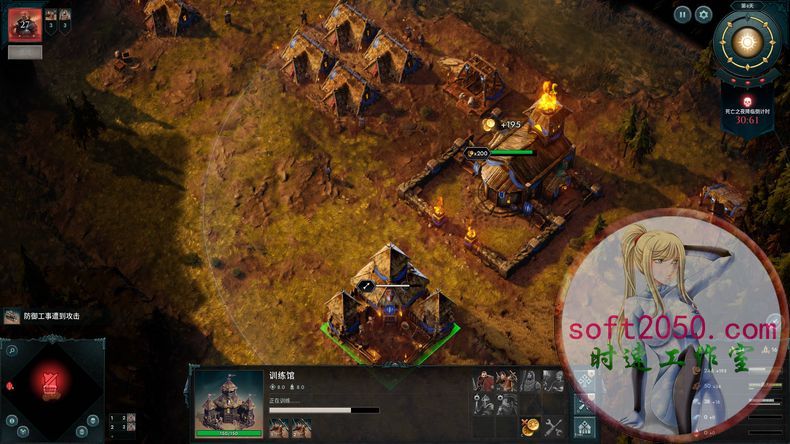
Task: Click the sun day-cycle dial
Action: click(745, 42)
